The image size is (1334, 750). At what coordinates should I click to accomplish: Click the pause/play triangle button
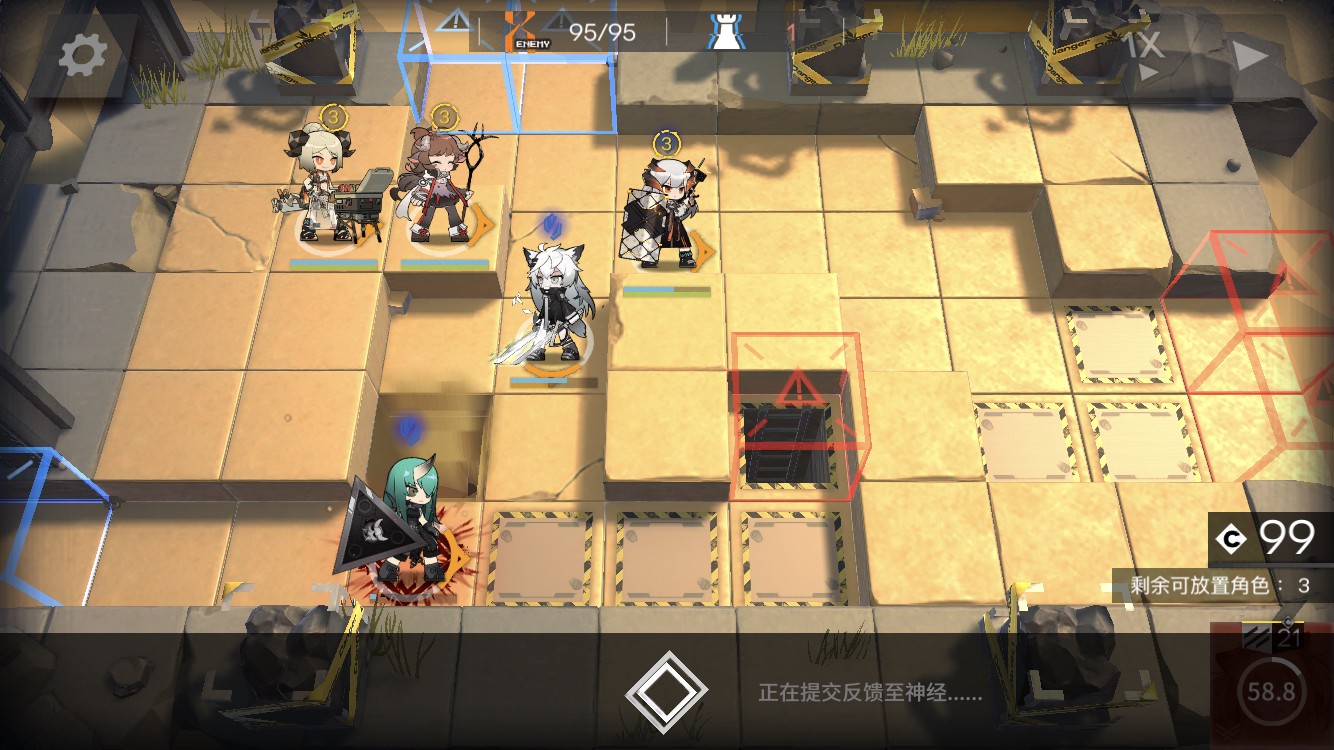pos(1250,55)
